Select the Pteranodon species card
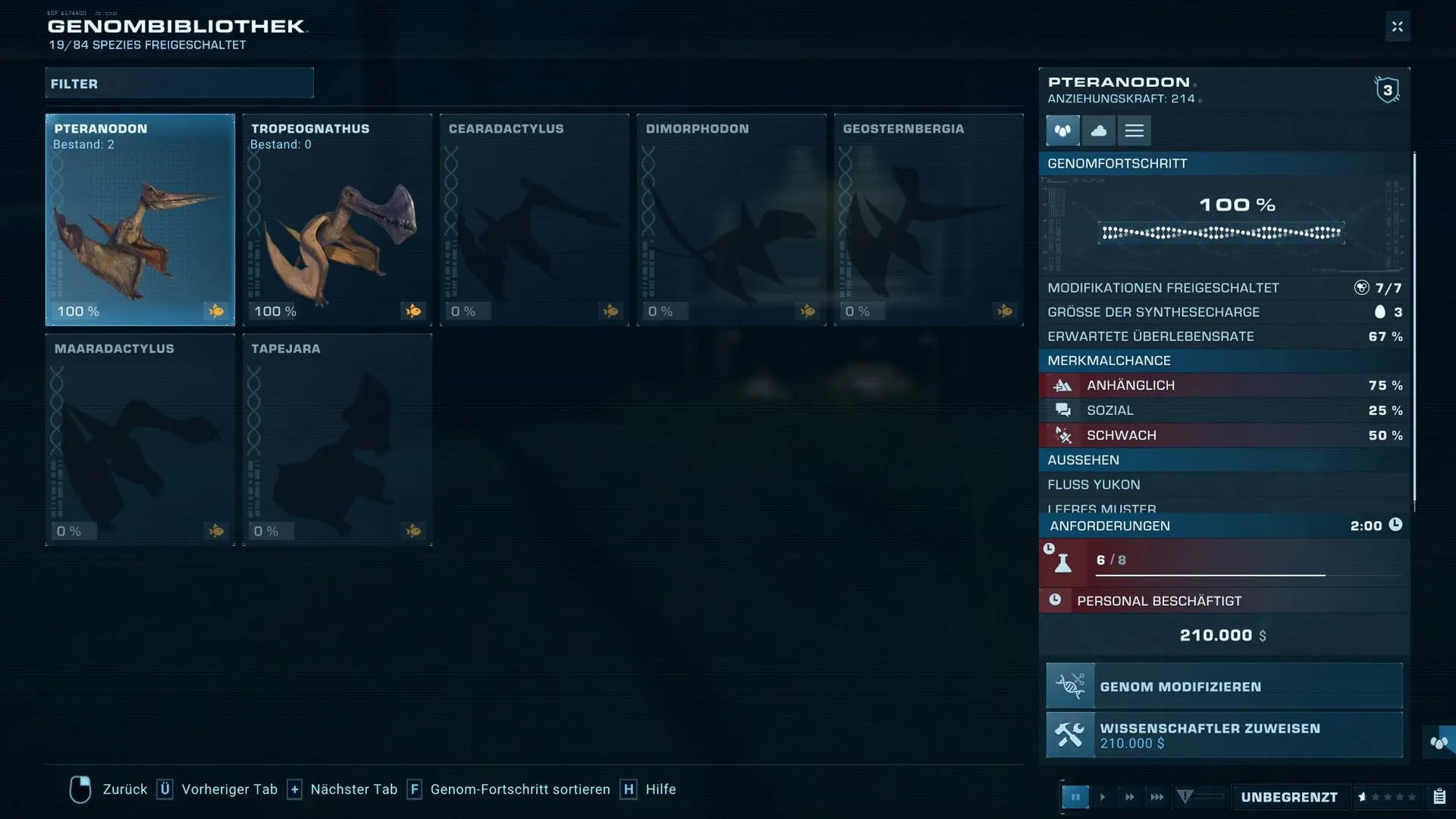This screenshot has height=819, width=1456. 140,220
